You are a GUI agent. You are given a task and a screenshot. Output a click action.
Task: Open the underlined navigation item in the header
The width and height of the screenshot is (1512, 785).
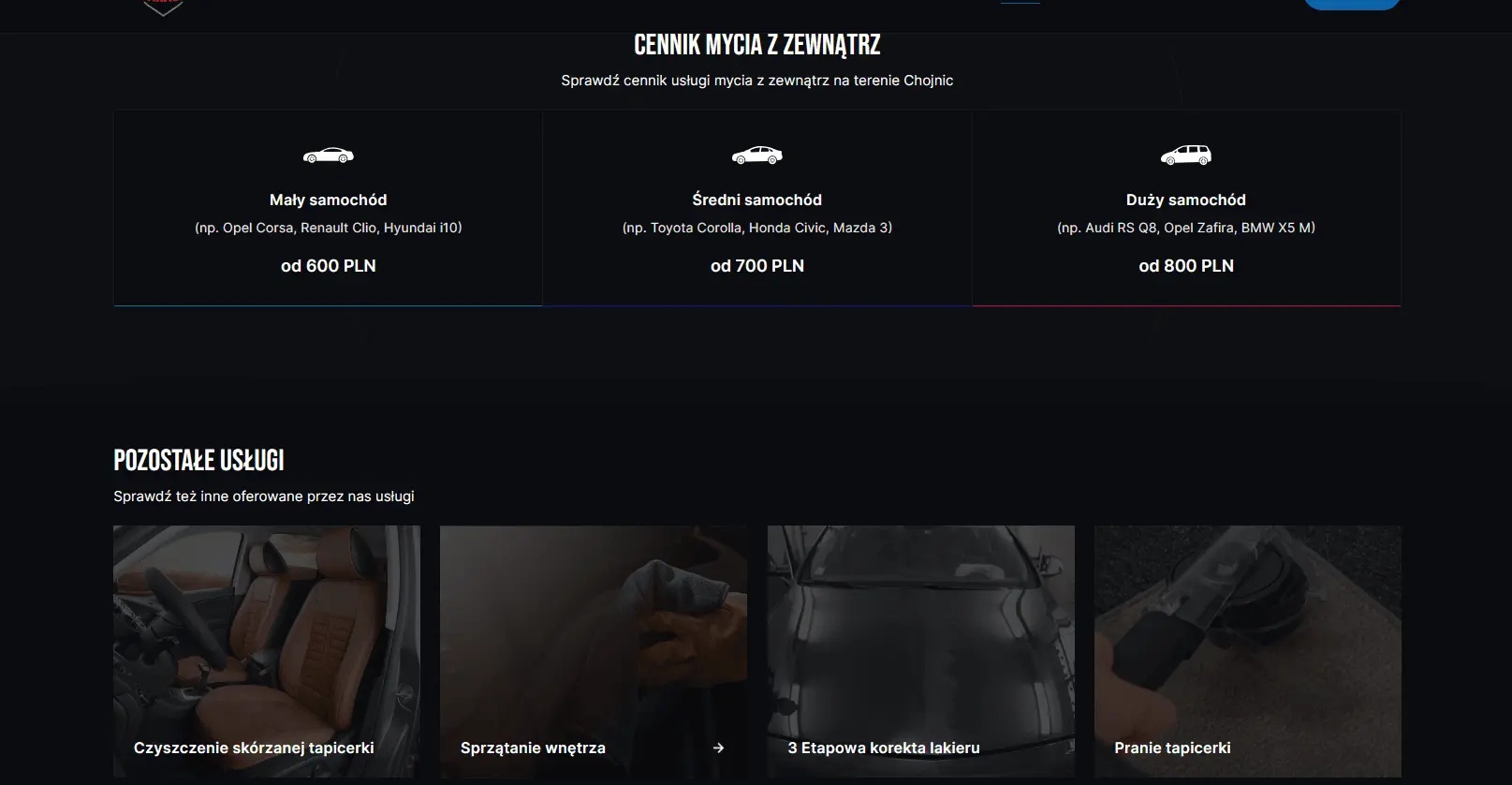tap(1021, 5)
